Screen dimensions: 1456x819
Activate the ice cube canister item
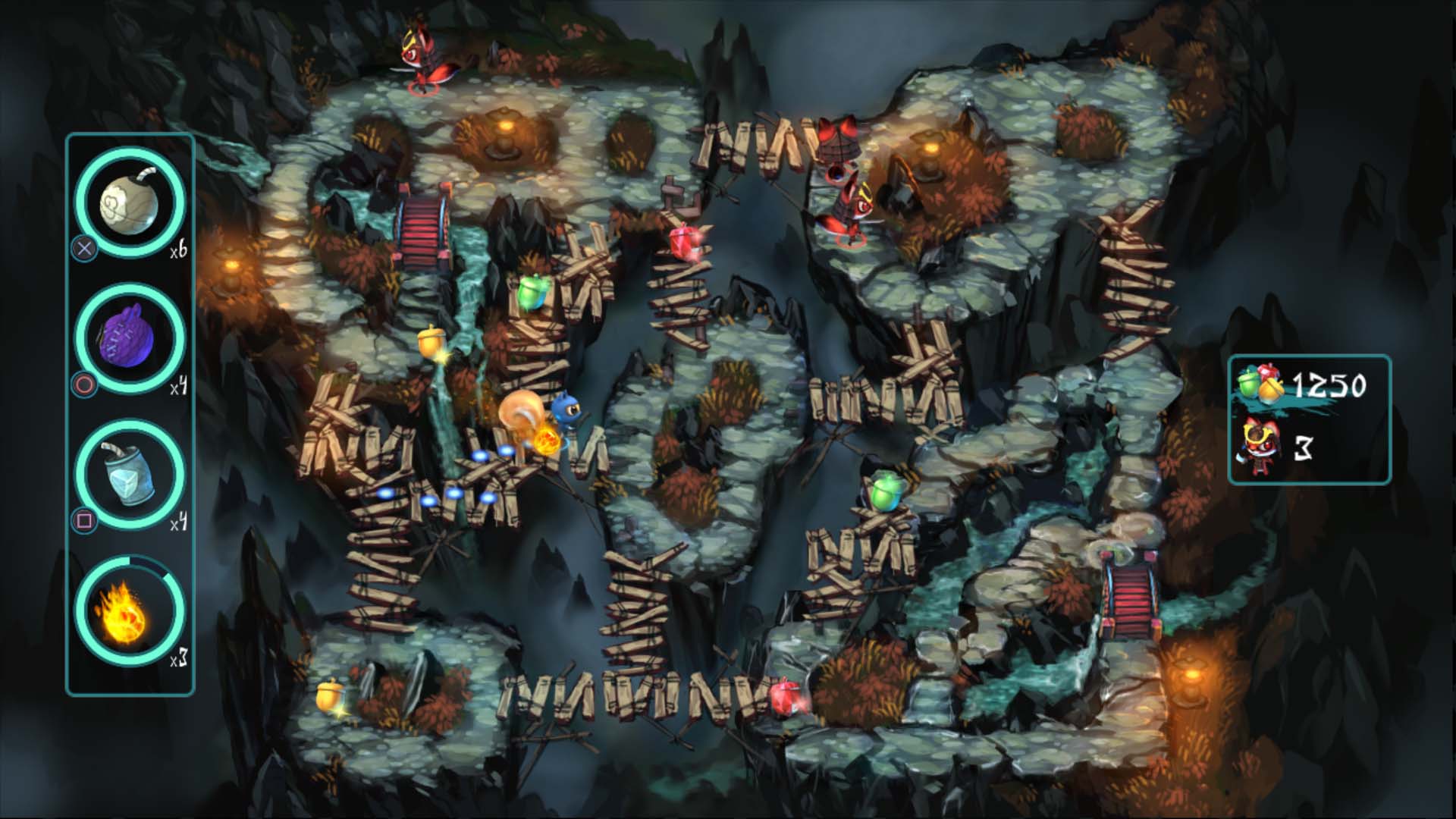coord(130,475)
